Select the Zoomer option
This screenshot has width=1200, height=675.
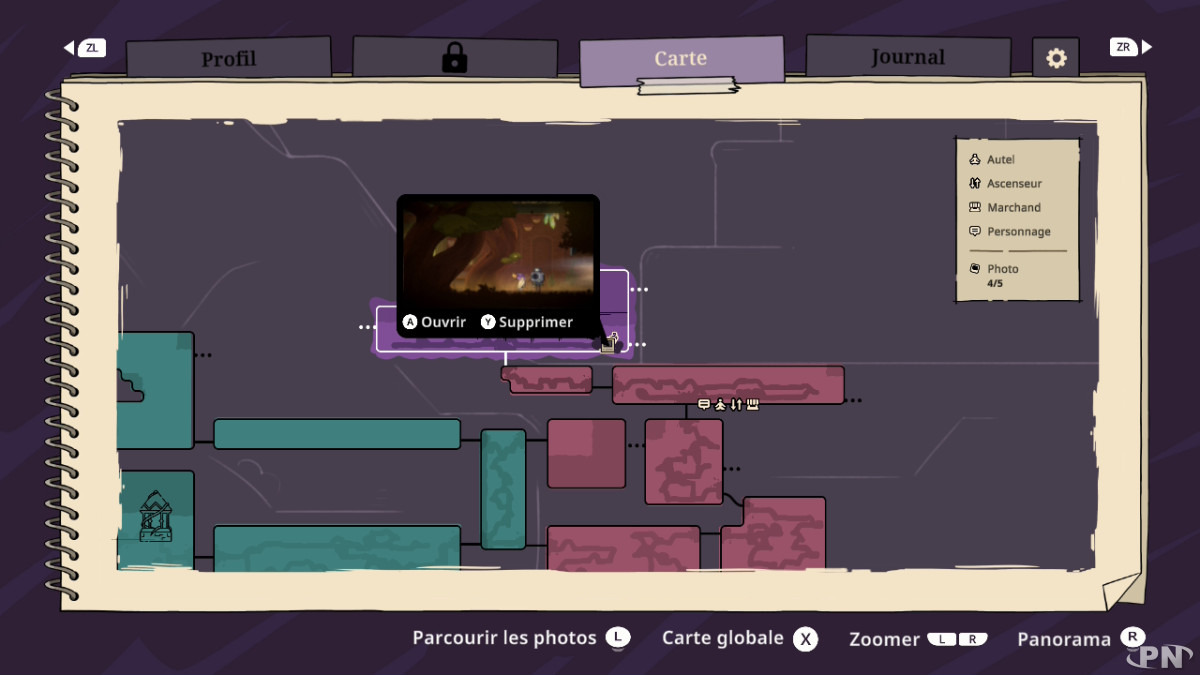click(x=918, y=639)
